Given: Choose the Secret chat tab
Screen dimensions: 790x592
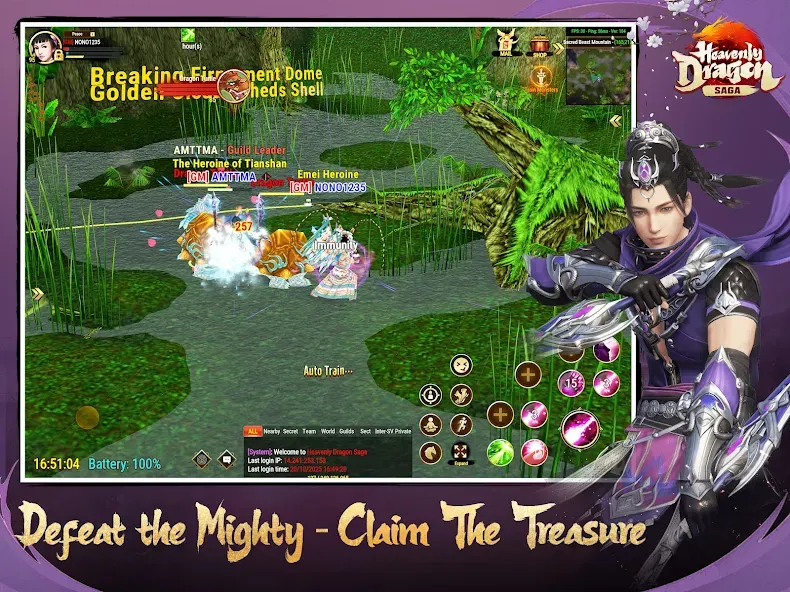Looking at the screenshot, I should point(291,430).
